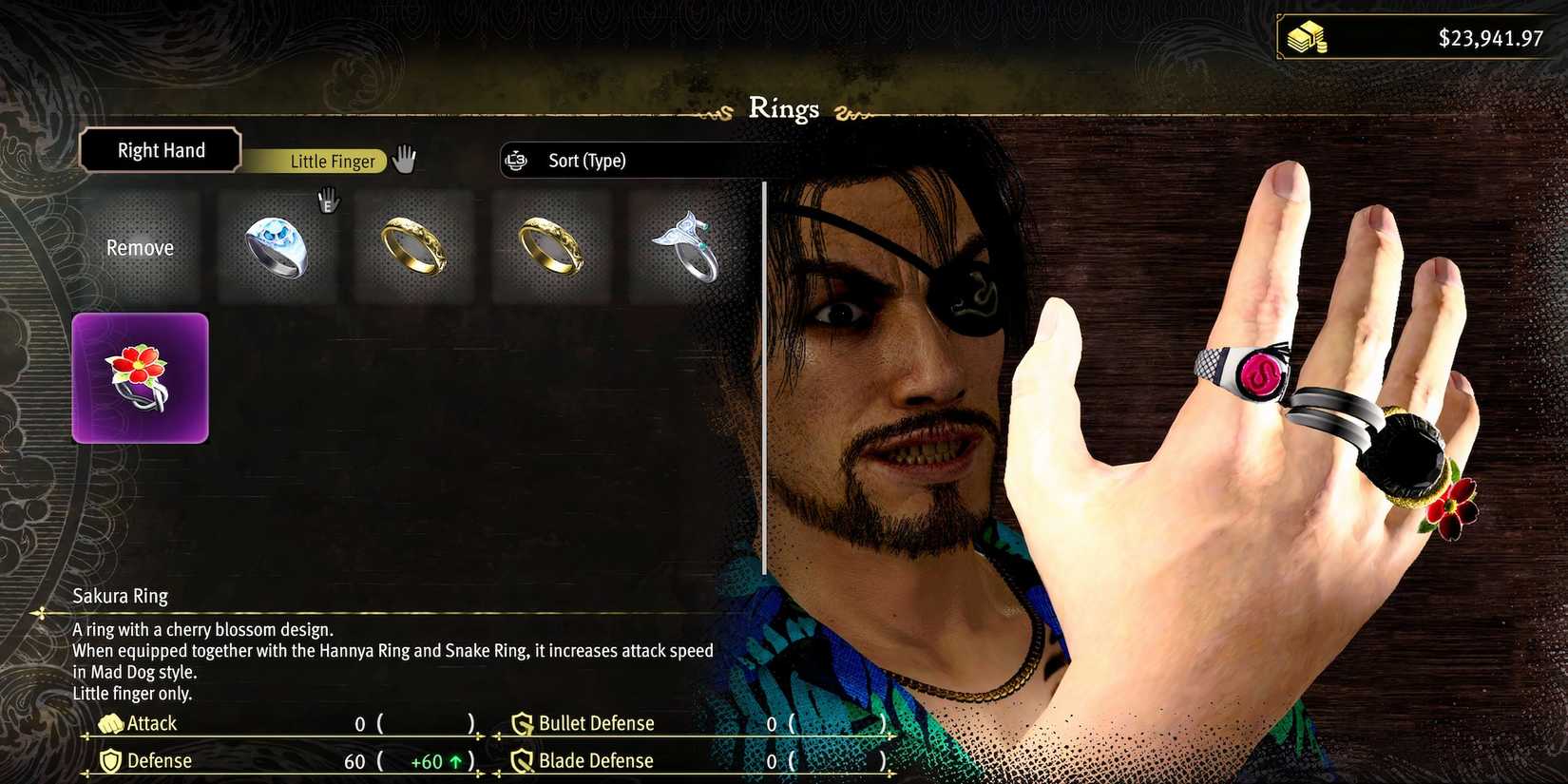Select the Bullet Defense shield icon
Viewport: 1568px width, 784px height.
[x=521, y=723]
